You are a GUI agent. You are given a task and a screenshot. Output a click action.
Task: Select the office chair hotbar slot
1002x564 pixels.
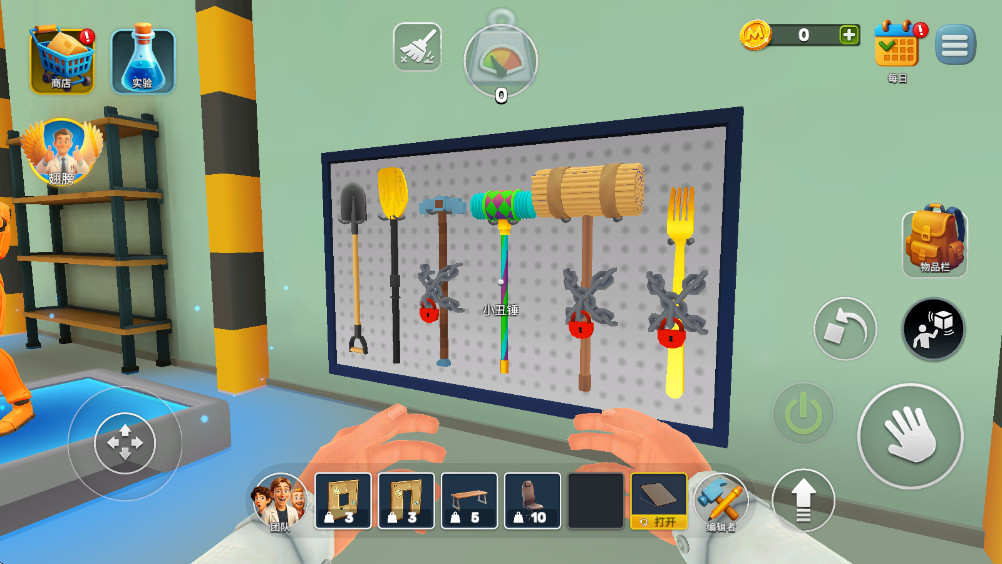(x=532, y=500)
